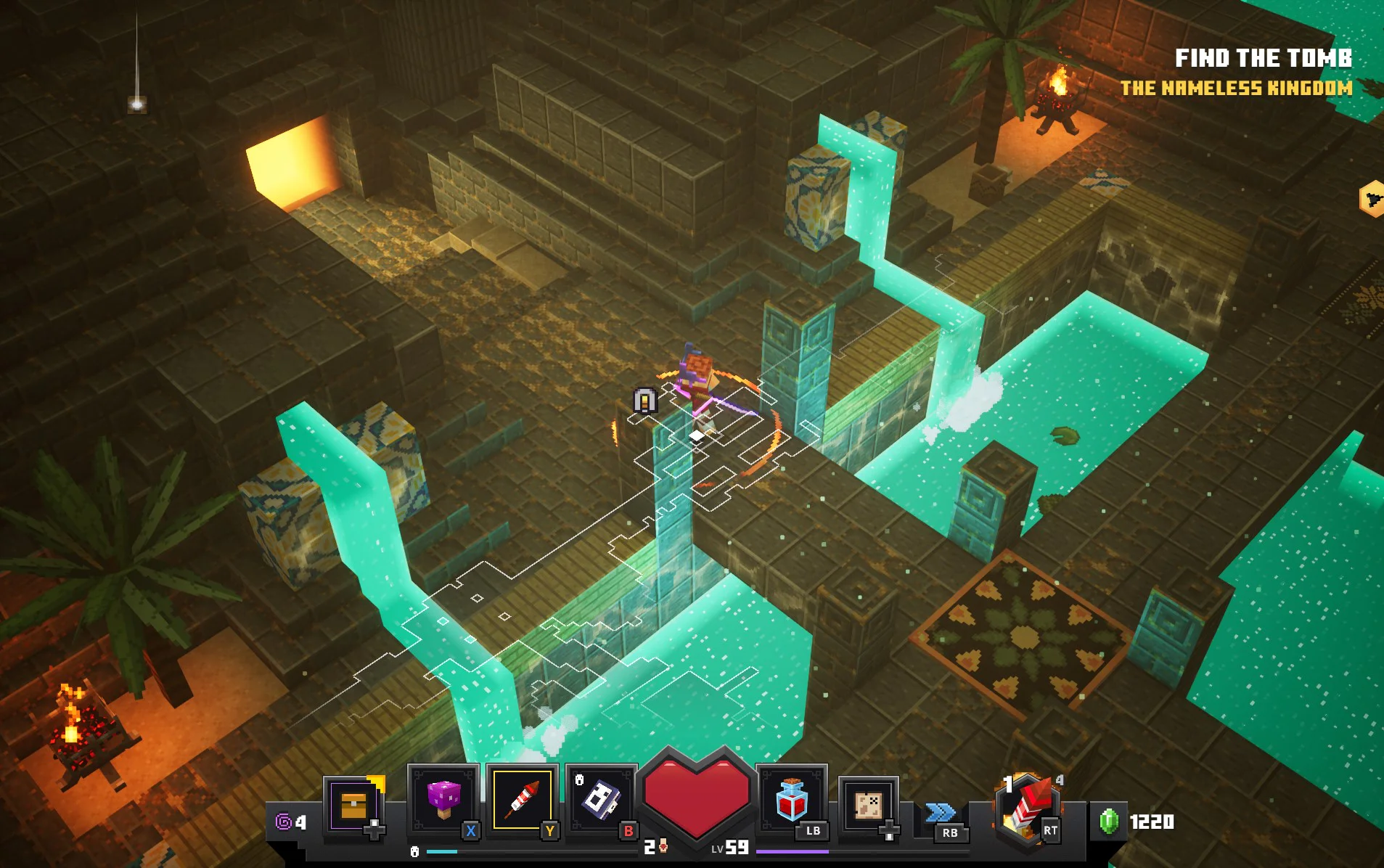
Task: Activate the Firework Arrow artifact slot
Action: (522, 799)
